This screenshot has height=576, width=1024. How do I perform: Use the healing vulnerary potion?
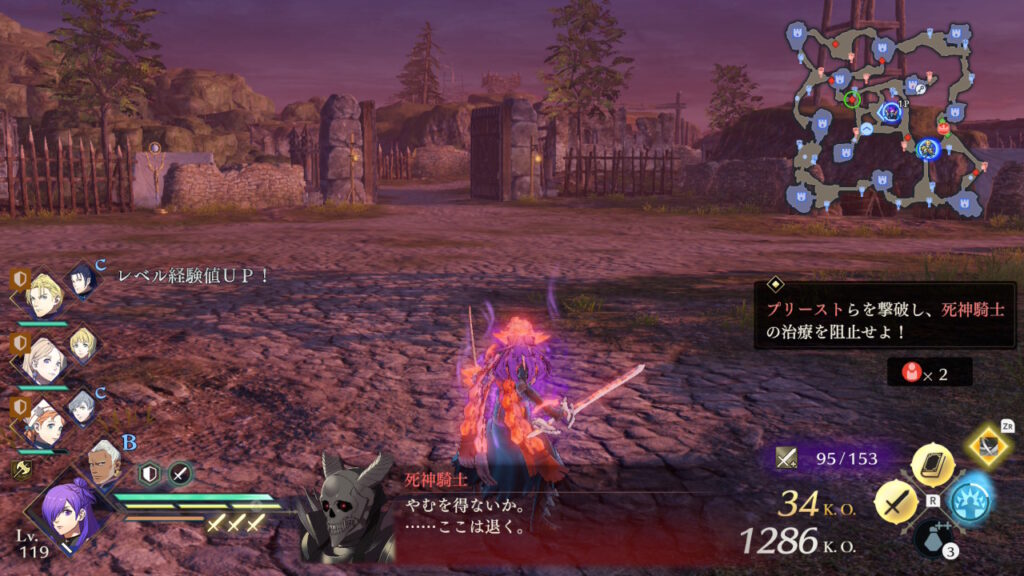[934, 538]
